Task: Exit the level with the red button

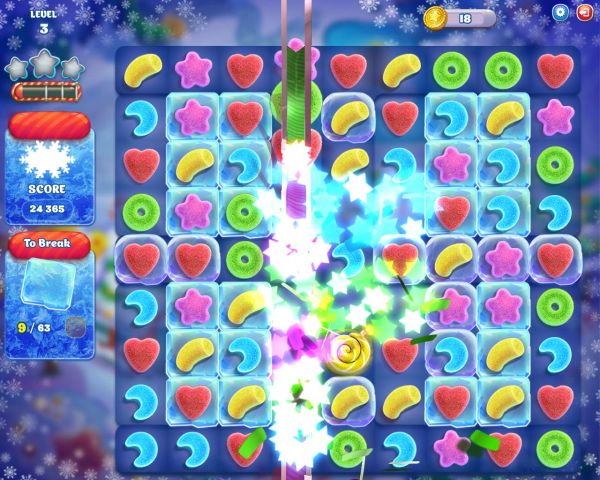Action: (585, 12)
